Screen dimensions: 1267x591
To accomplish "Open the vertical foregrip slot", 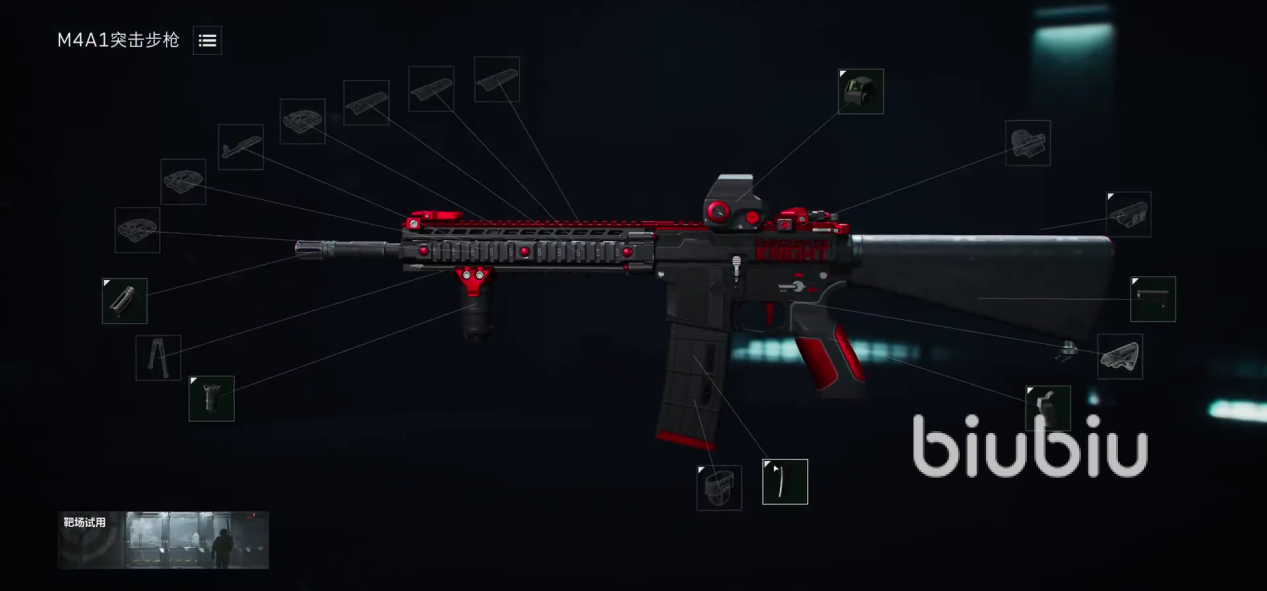I will (212, 398).
